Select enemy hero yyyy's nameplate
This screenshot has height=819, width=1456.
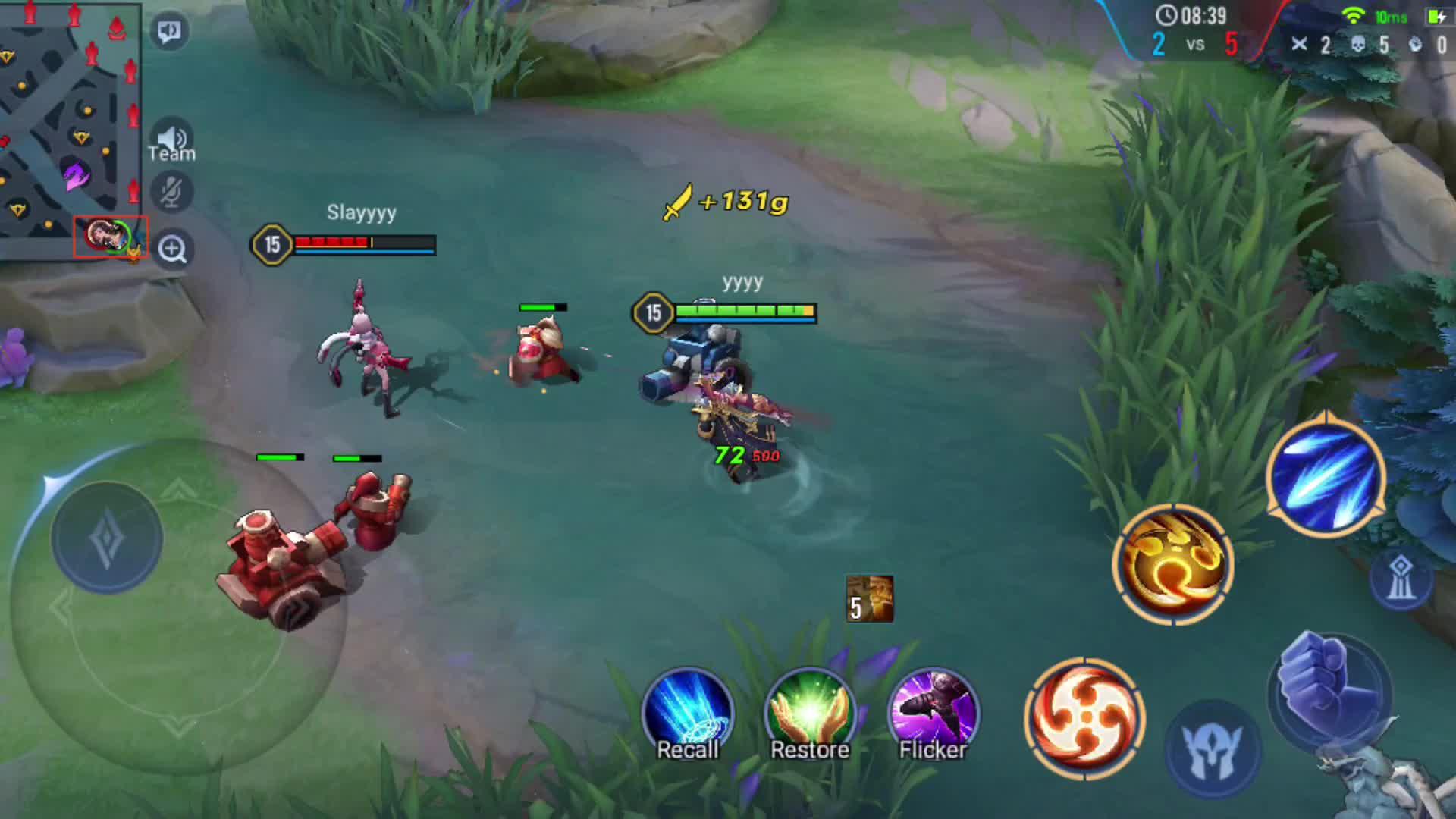point(743,284)
